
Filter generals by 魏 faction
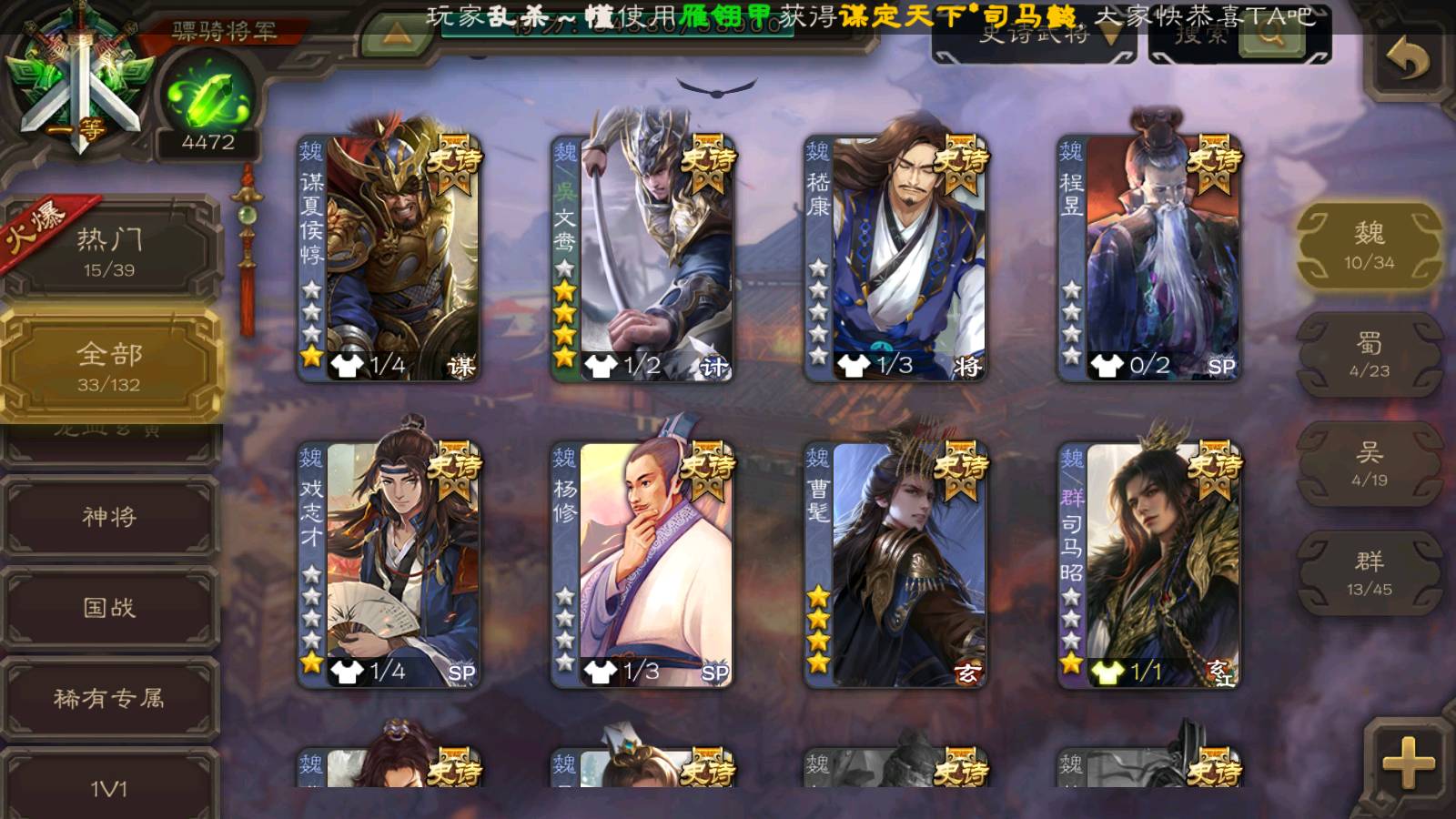coord(1369,246)
